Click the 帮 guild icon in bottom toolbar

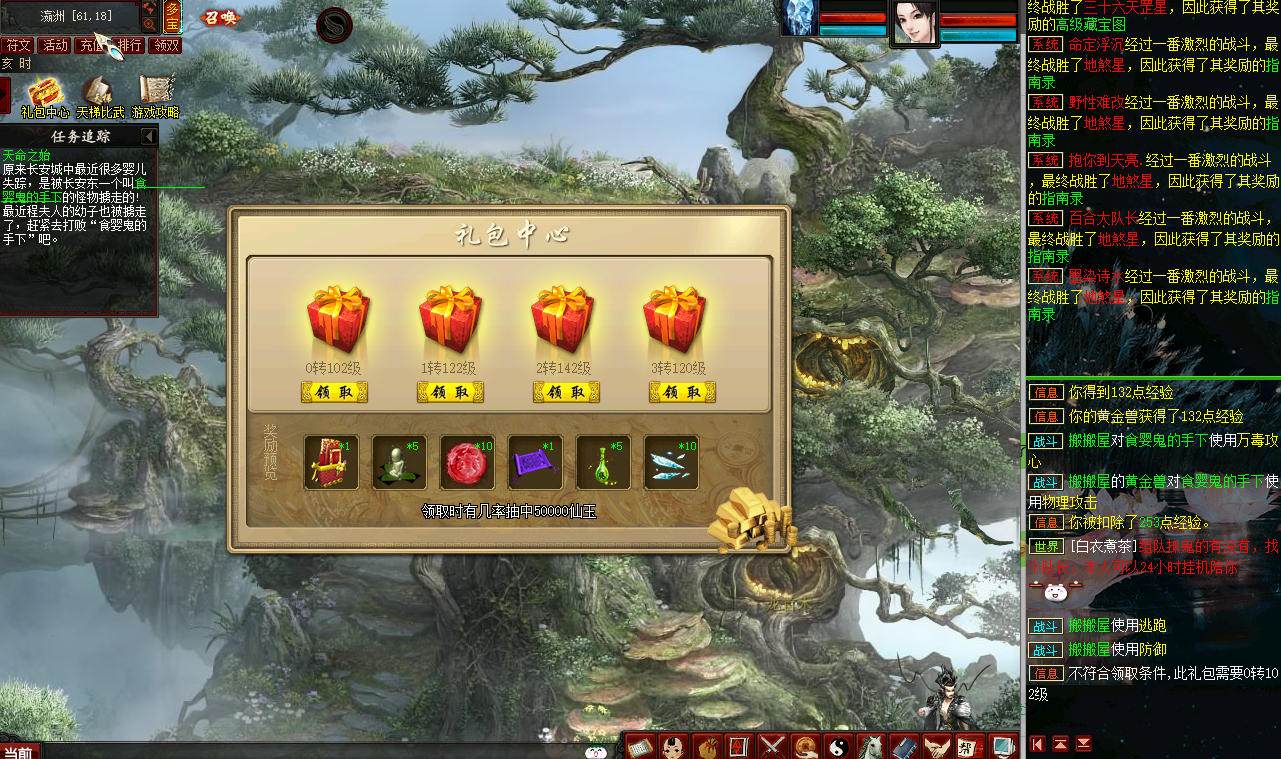[x=969, y=744]
